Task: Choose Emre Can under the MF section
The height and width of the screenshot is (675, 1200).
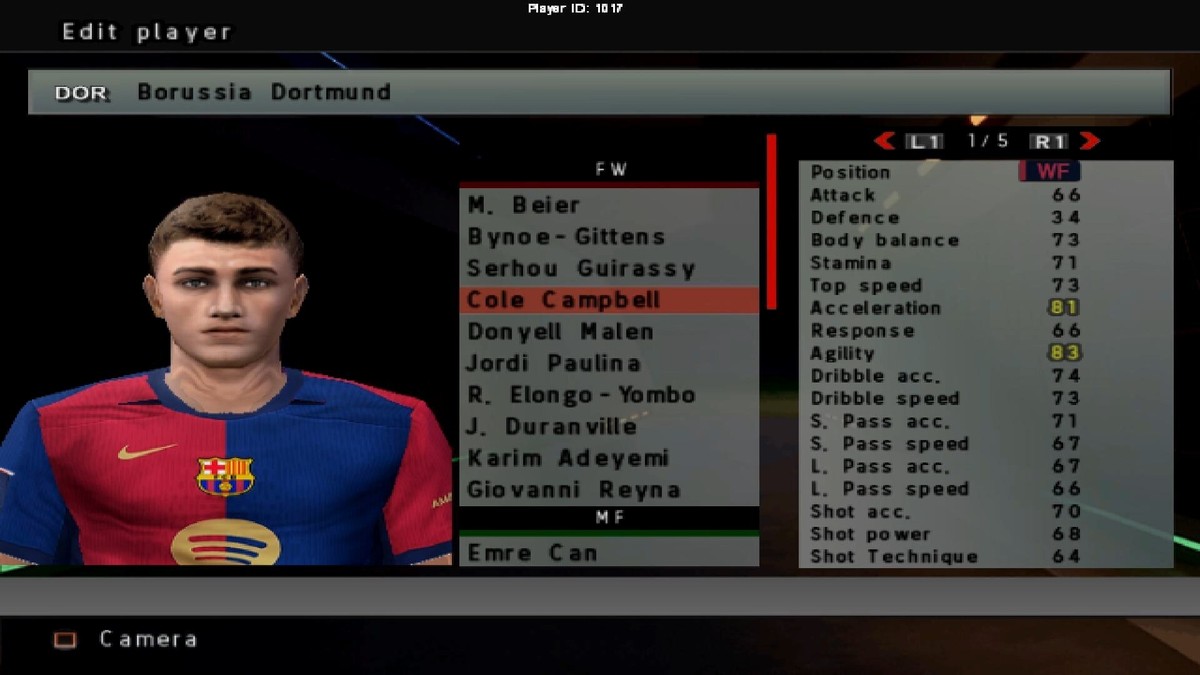Action: click(x=608, y=553)
